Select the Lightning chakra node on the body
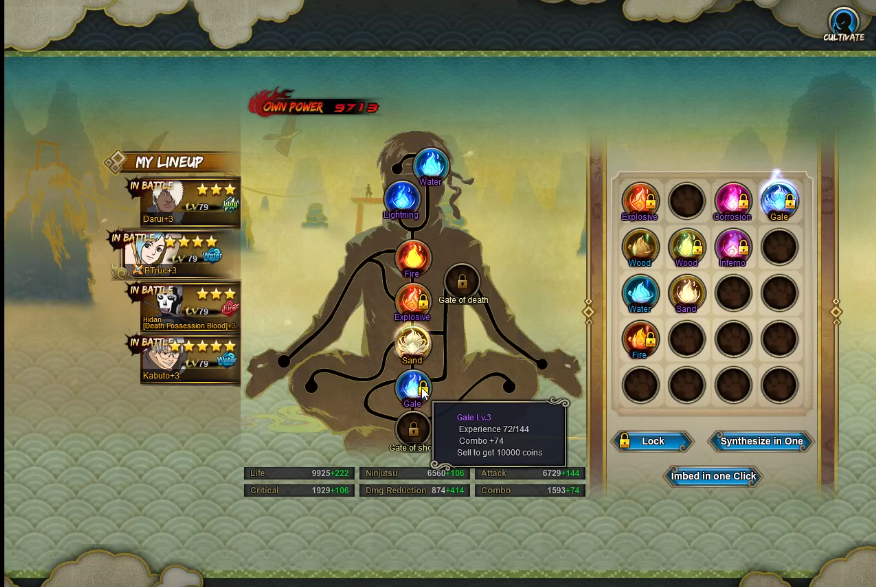The image size is (876, 587). pyautogui.click(x=402, y=198)
